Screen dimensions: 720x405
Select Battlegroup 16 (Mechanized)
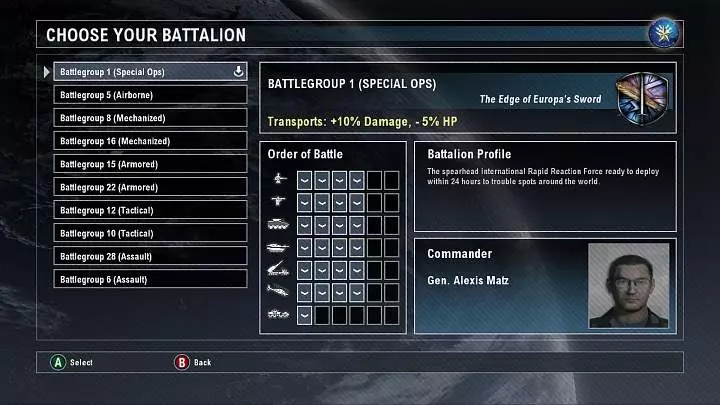[150, 141]
